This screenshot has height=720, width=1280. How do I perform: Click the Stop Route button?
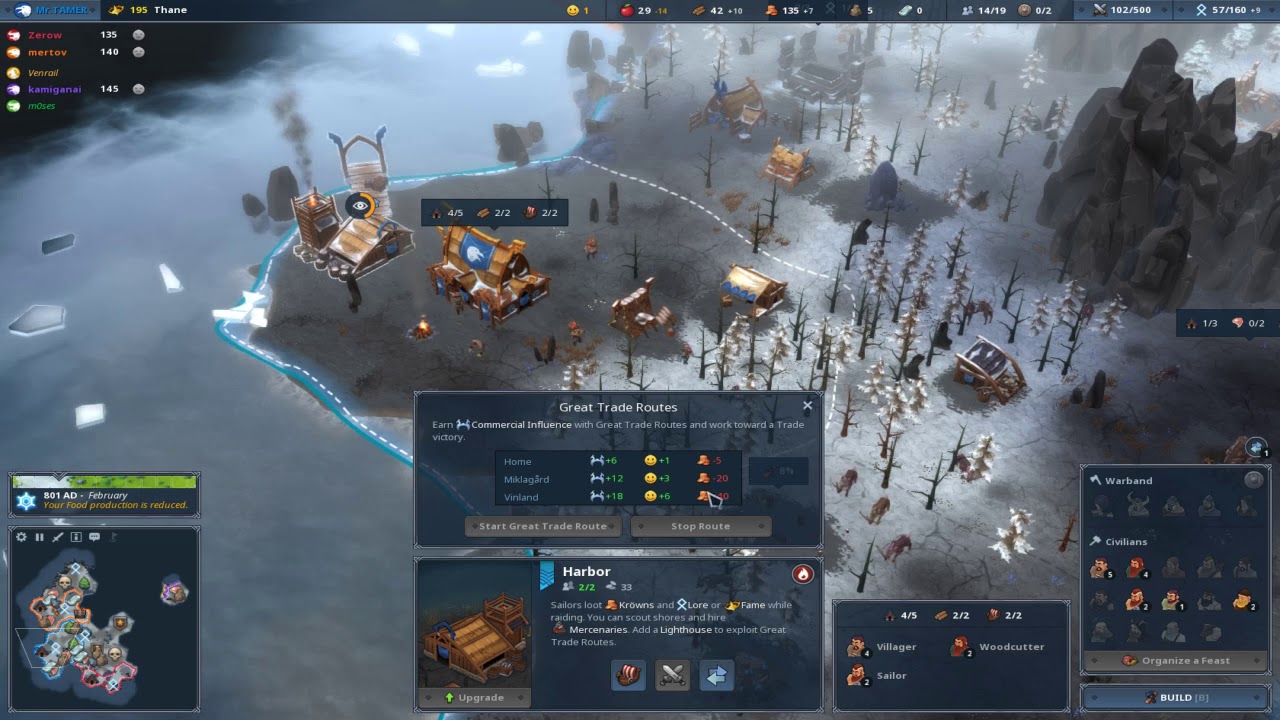(x=700, y=526)
